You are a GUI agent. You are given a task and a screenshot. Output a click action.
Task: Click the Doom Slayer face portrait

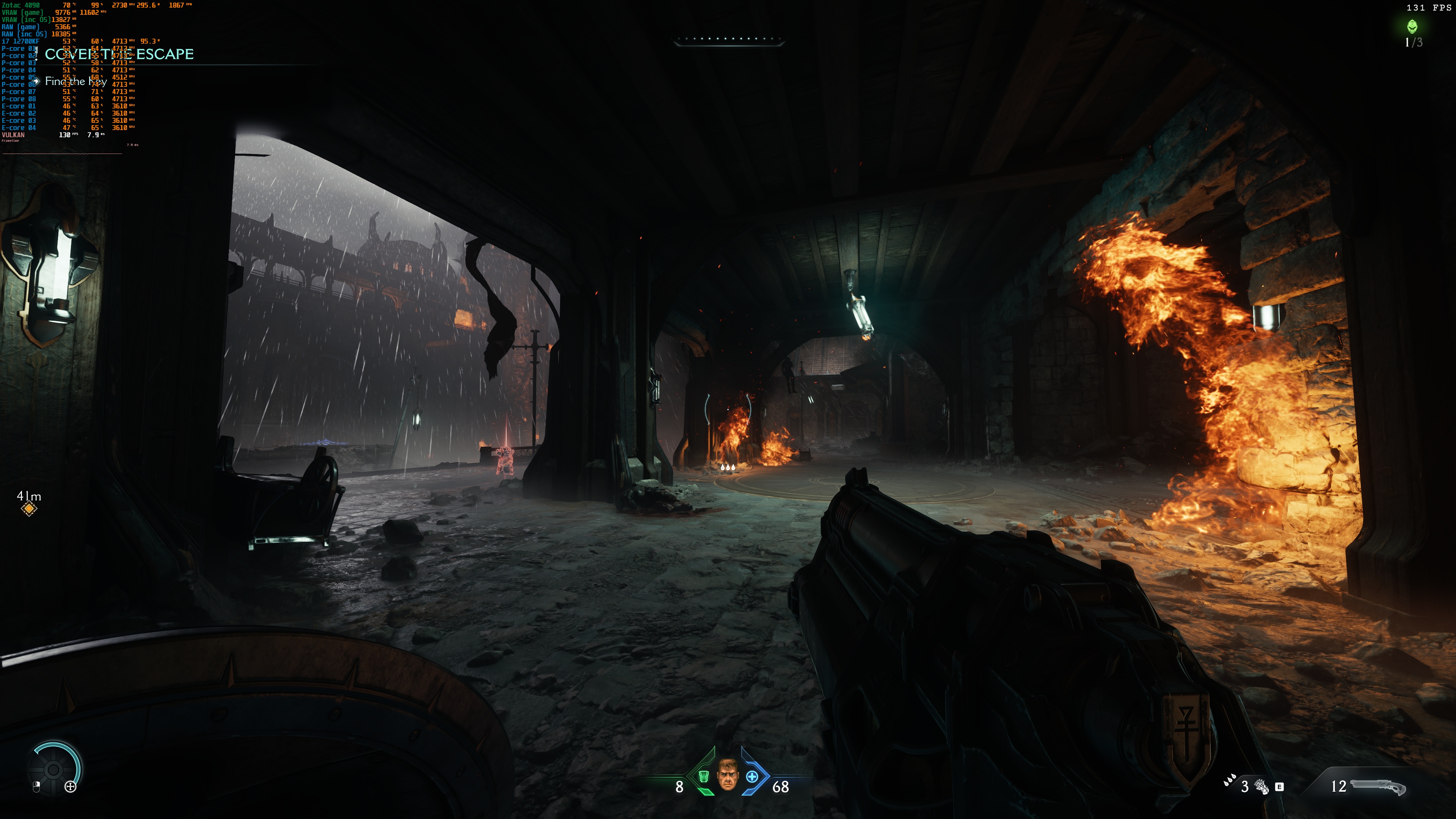coord(728,775)
